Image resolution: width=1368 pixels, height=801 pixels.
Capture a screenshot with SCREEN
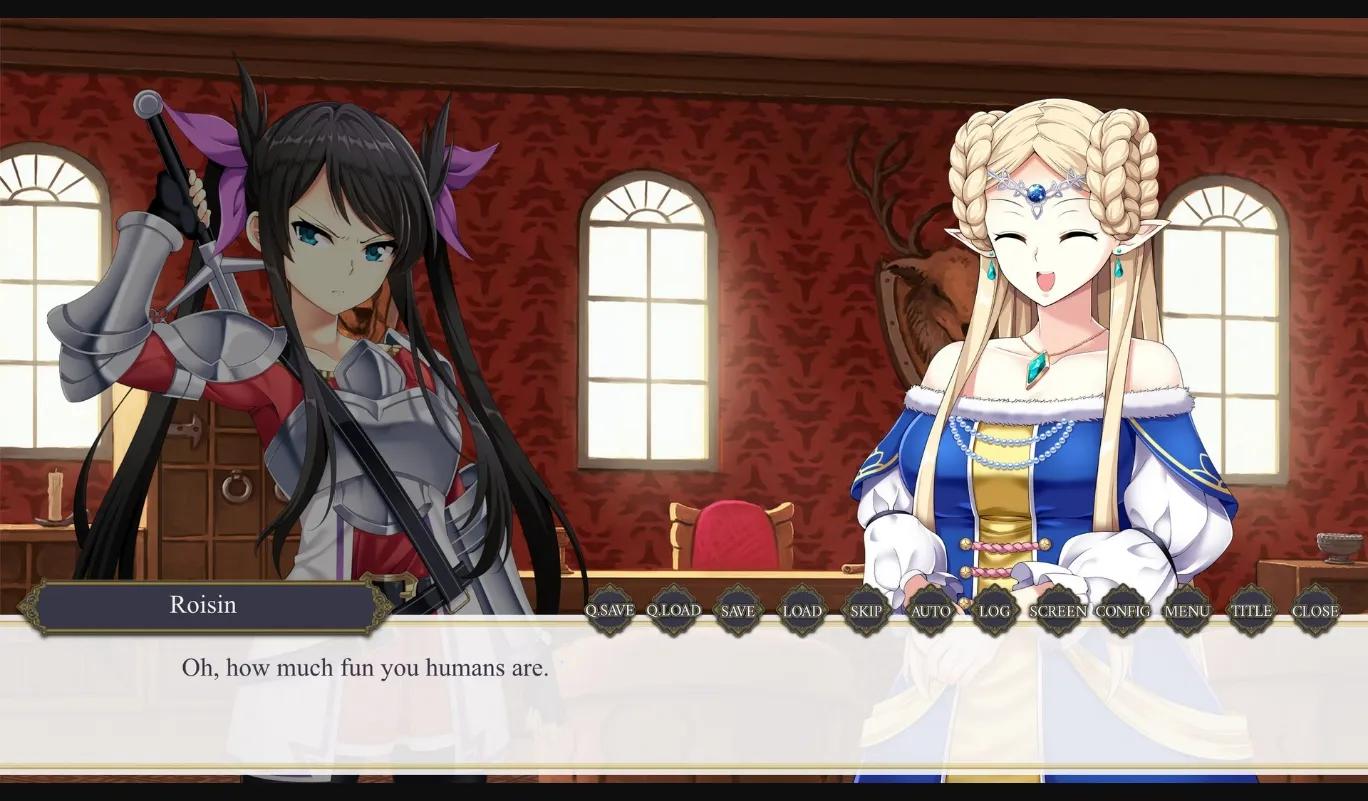pyautogui.click(x=1059, y=610)
